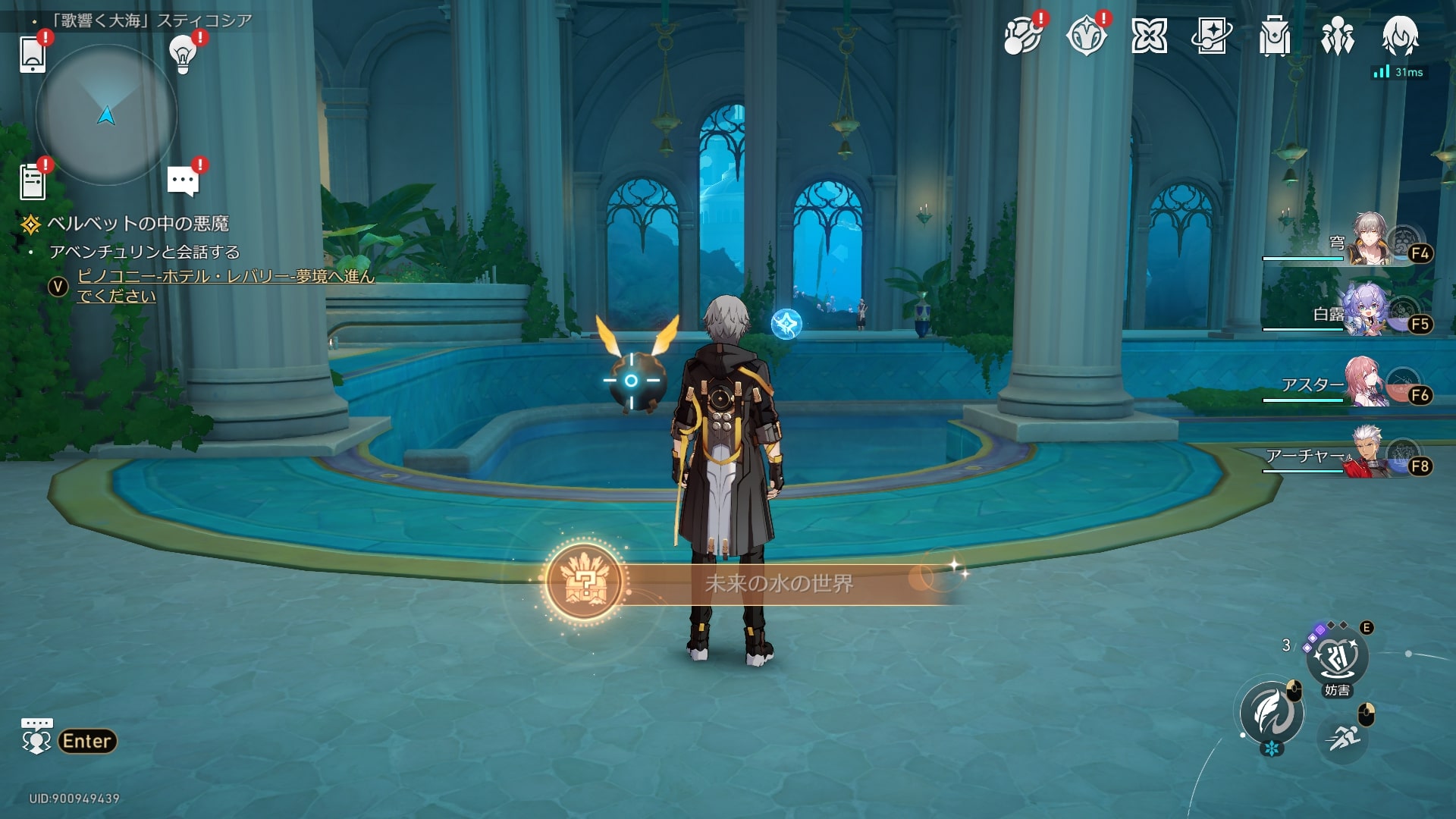Open the quick chat emote icon

click(x=36, y=737)
